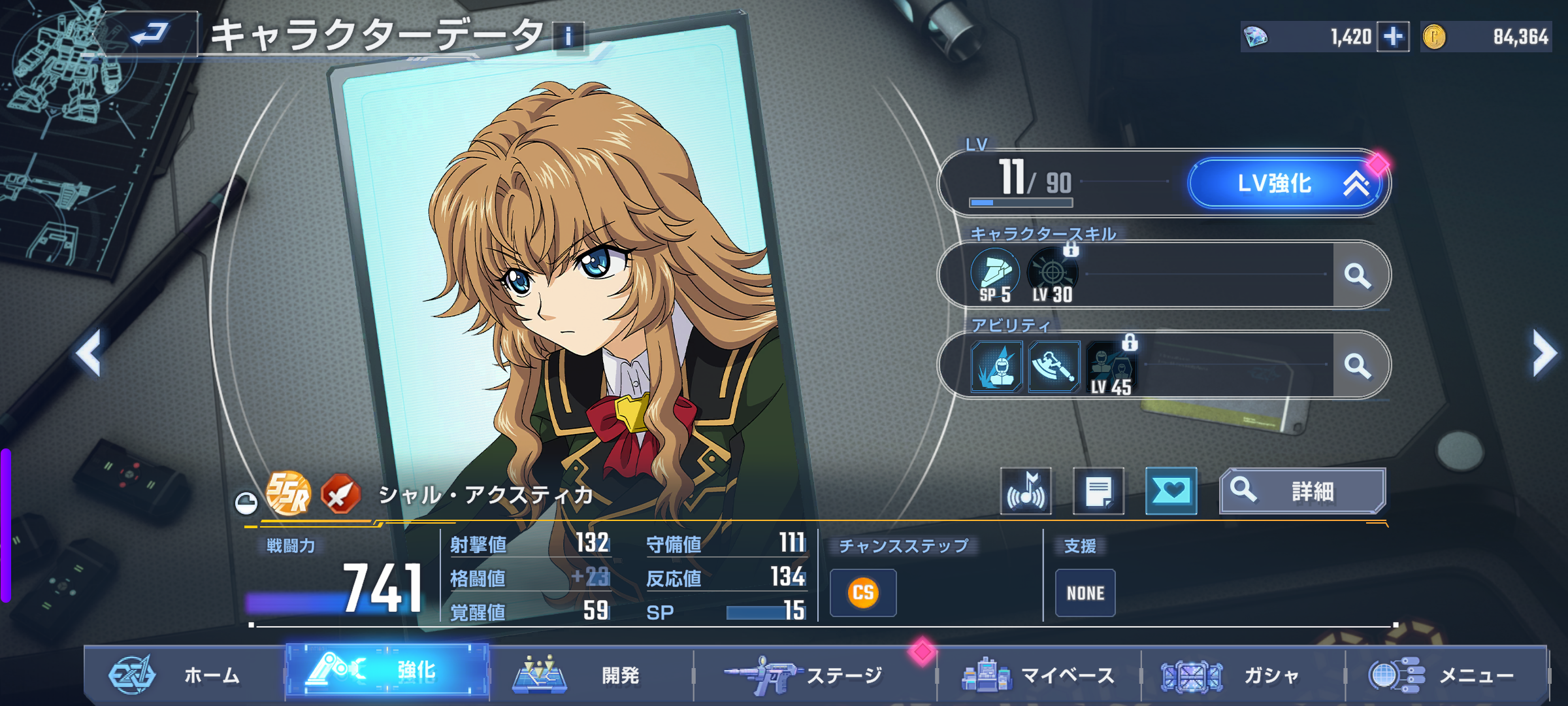The height and width of the screenshot is (706, 1568).
Task: Open the メニュー menu tab
Action: coord(1445,675)
